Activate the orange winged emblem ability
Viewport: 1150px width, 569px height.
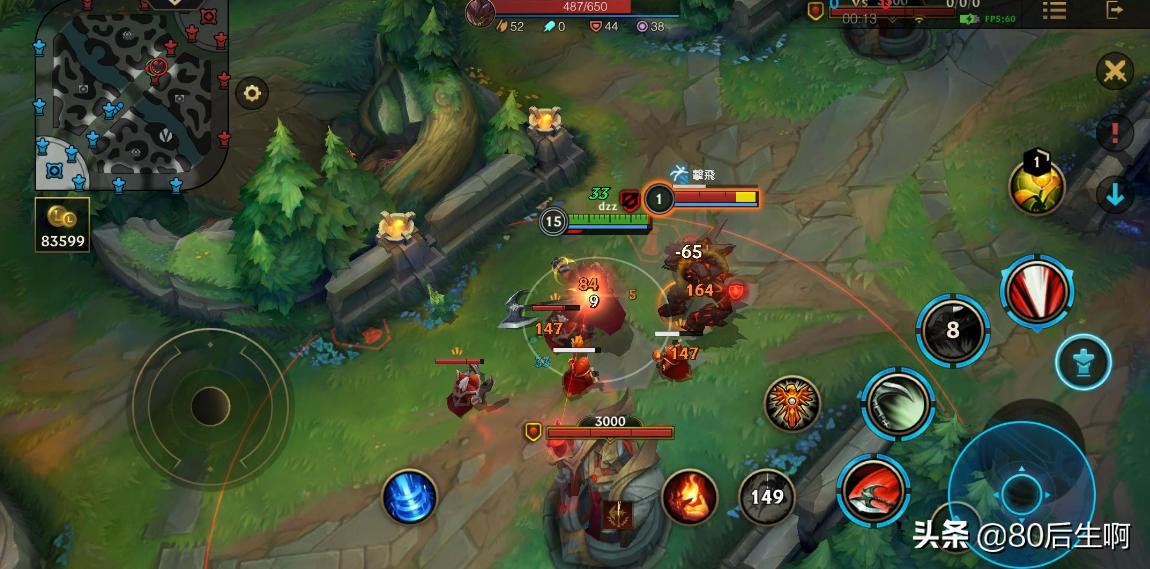pos(792,404)
